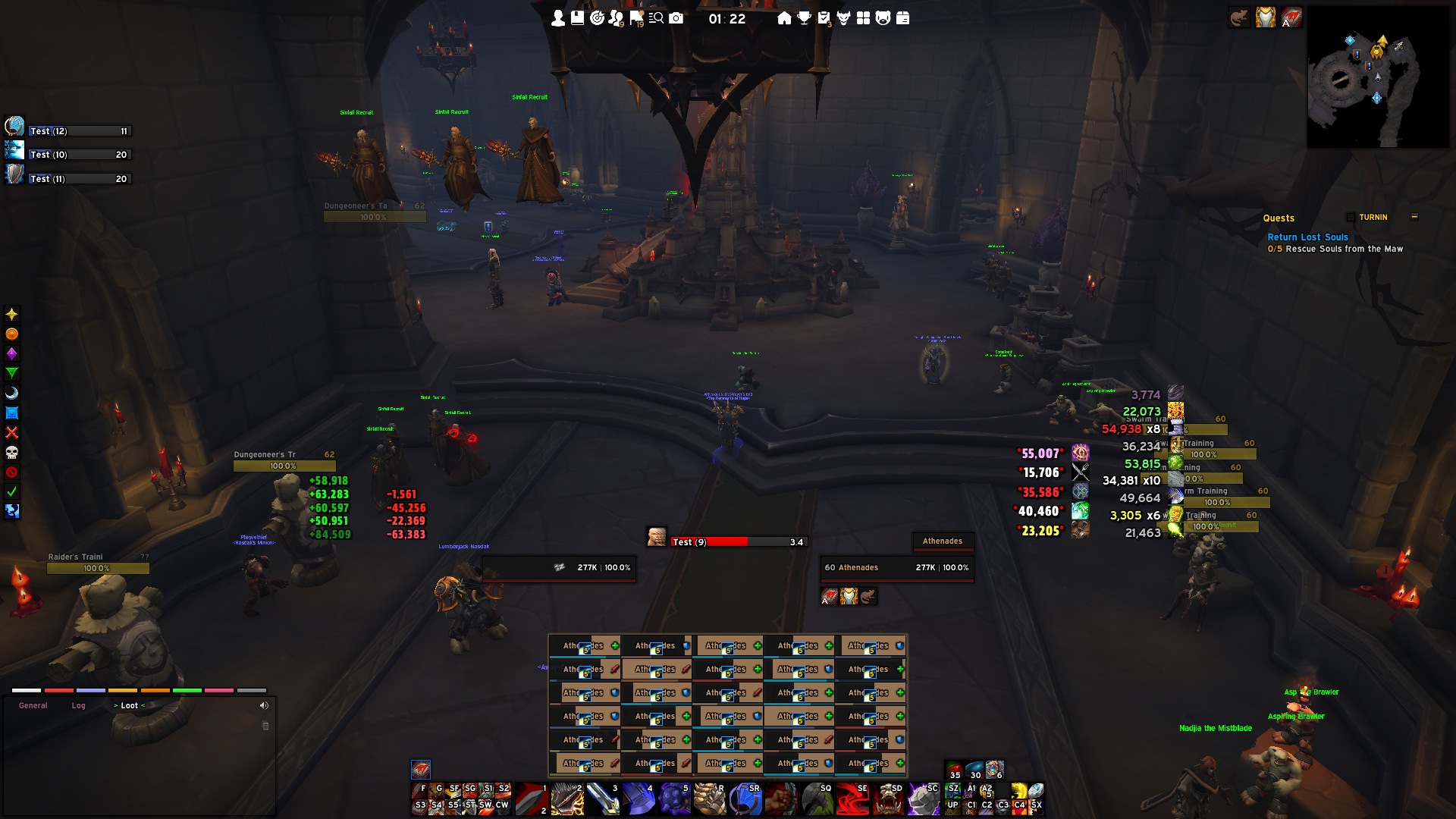
Task: Switch to the General chat tab
Action: coord(33,706)
